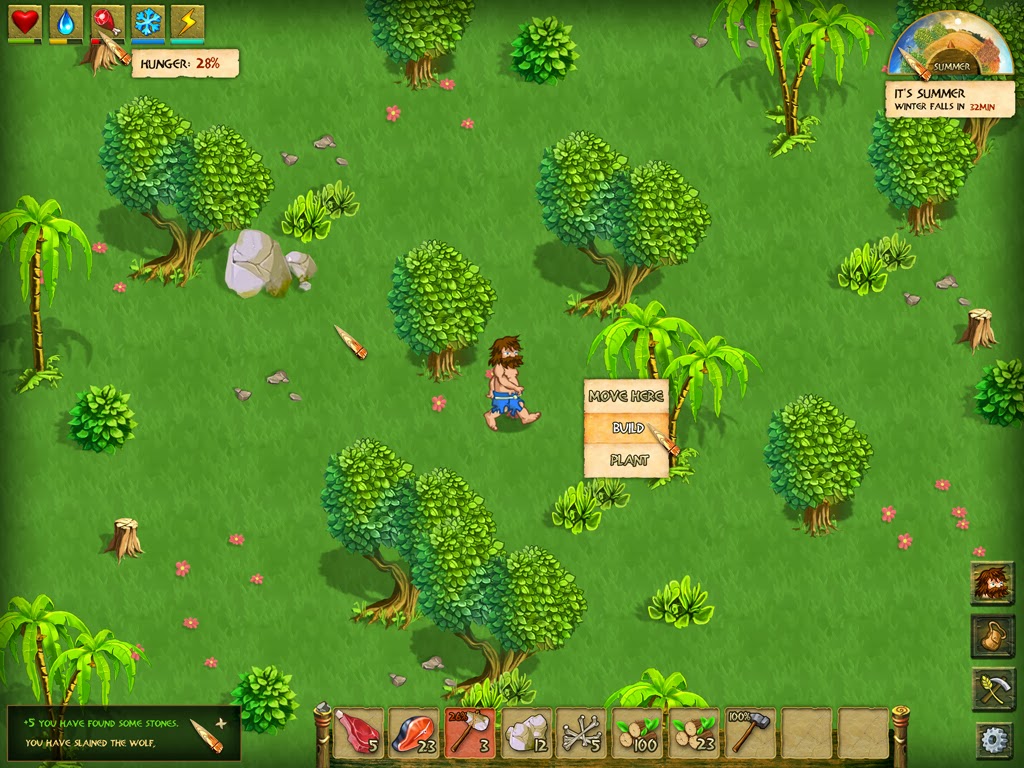Choose Plant from the context menu
Viewport: 1024px width, 768px height.
click(x=625, y=460)
